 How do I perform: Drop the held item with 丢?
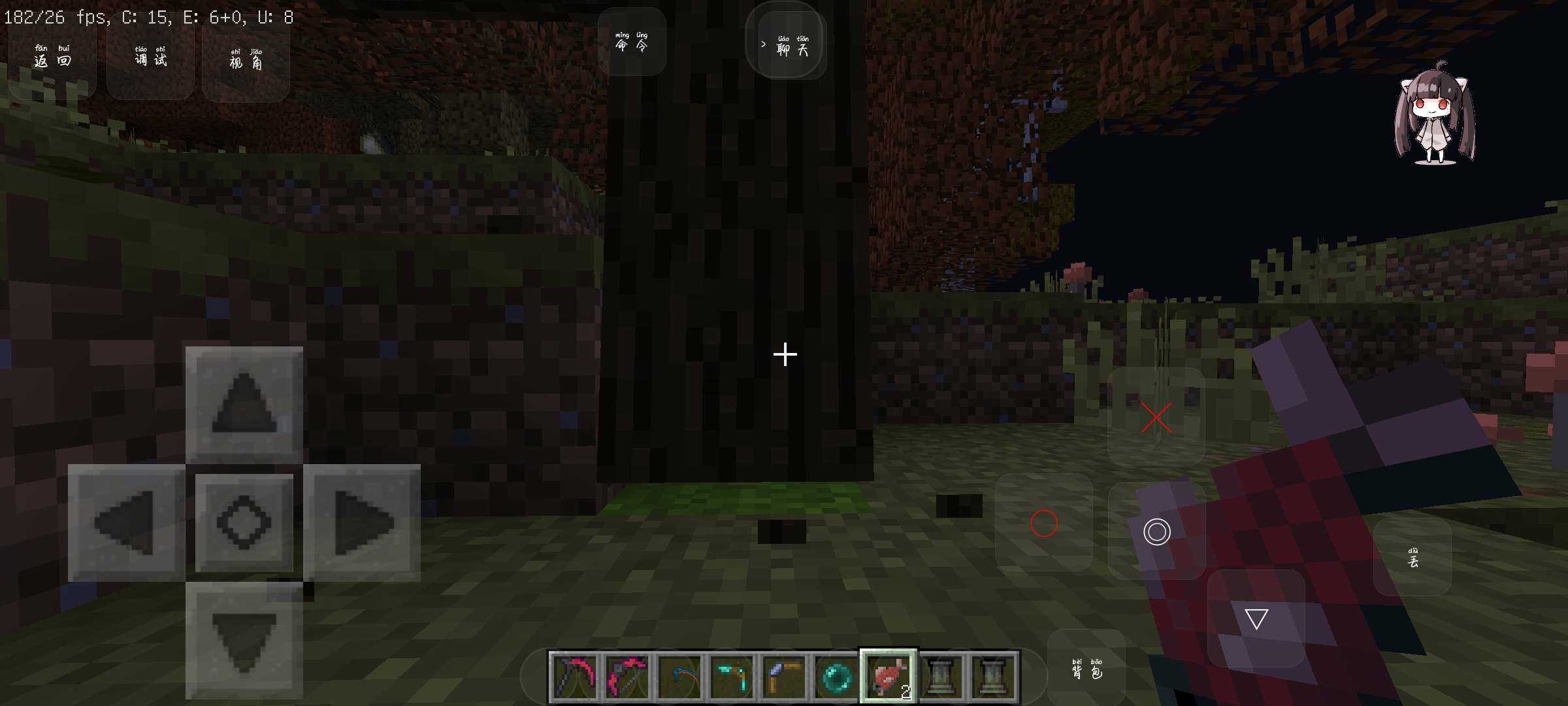coord(1413,558)
